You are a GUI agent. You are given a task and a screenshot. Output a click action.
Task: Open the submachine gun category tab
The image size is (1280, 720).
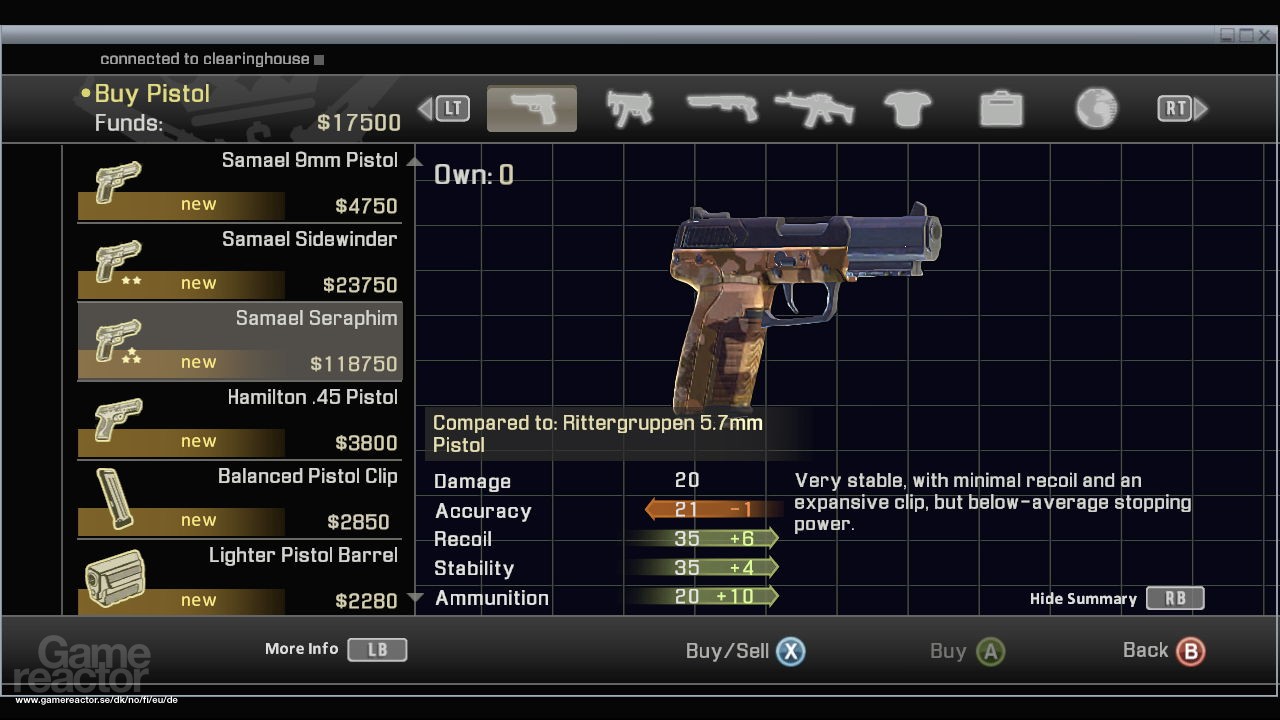(630, 108)
